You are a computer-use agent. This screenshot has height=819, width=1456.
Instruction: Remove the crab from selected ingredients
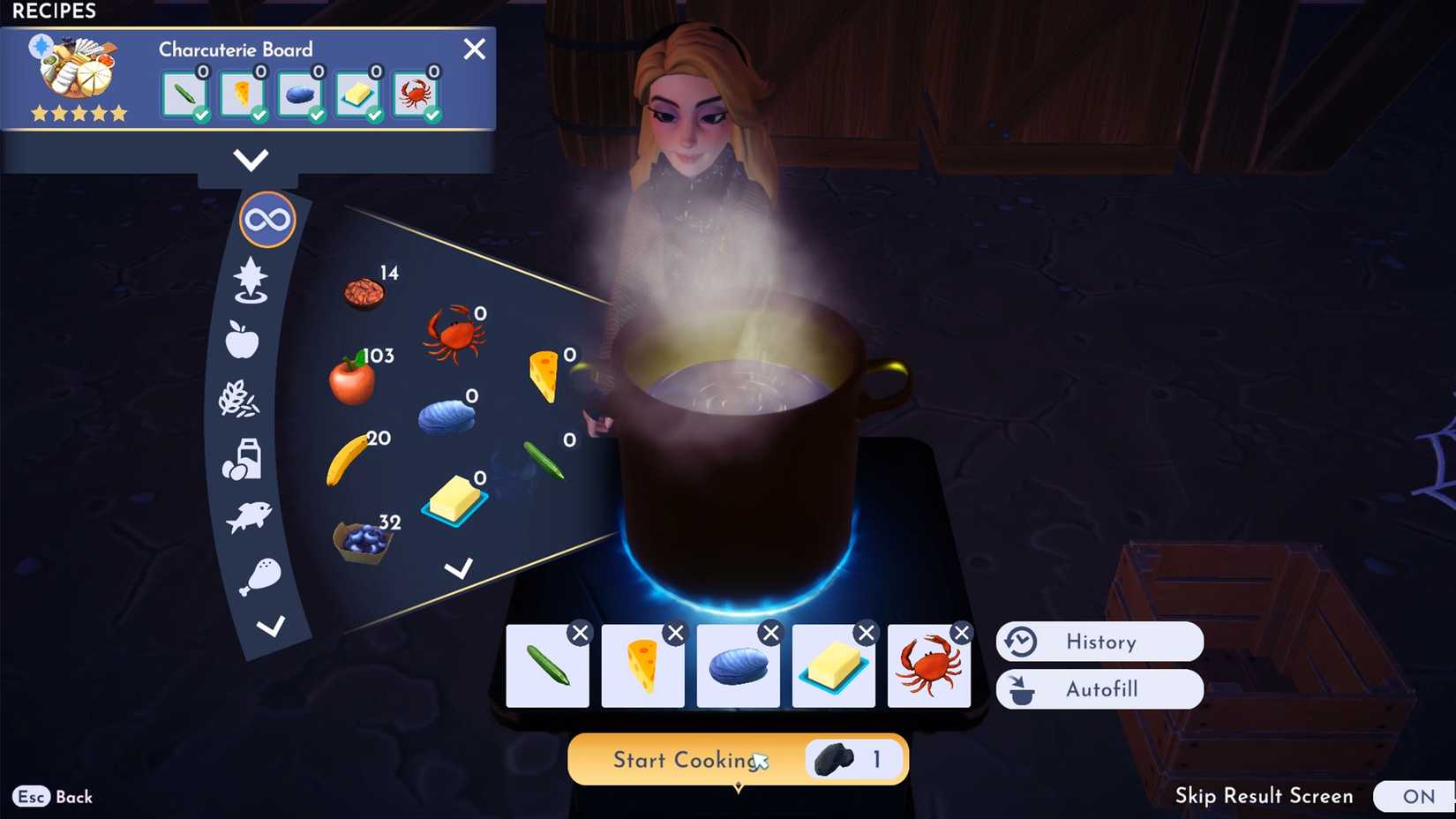click(x=961, y=632)
